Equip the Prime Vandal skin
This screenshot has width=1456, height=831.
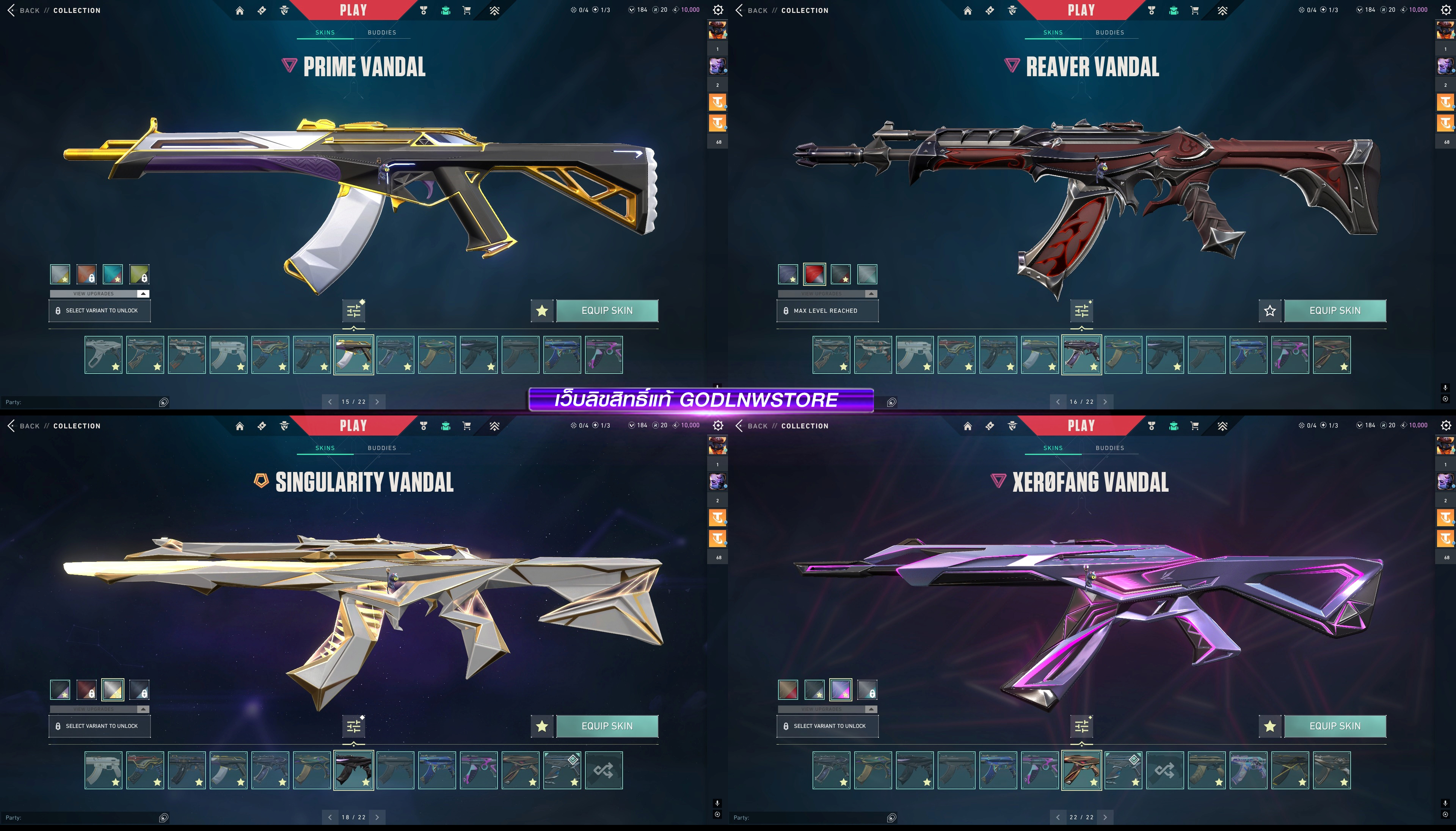607,310
